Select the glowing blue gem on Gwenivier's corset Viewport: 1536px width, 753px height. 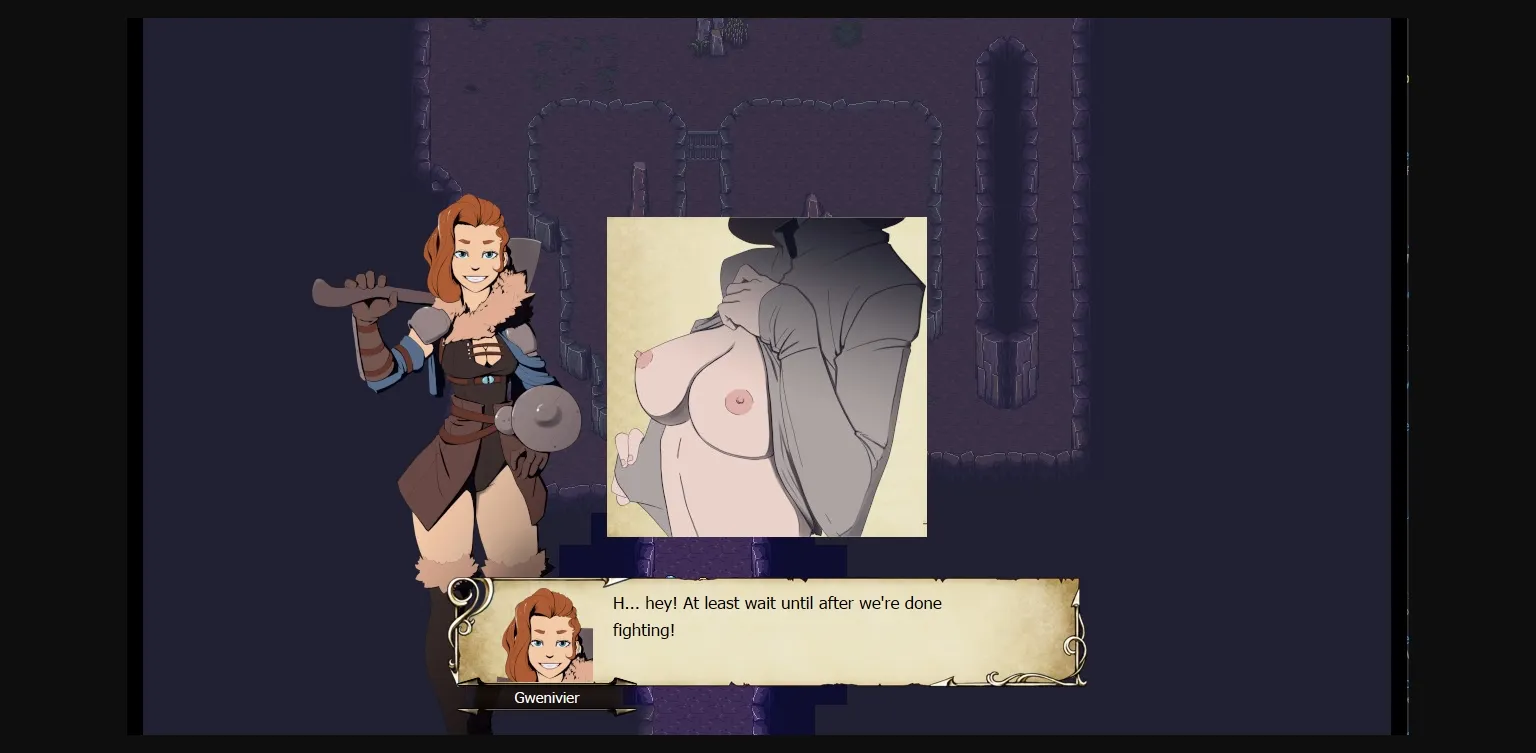coord(488,379)
